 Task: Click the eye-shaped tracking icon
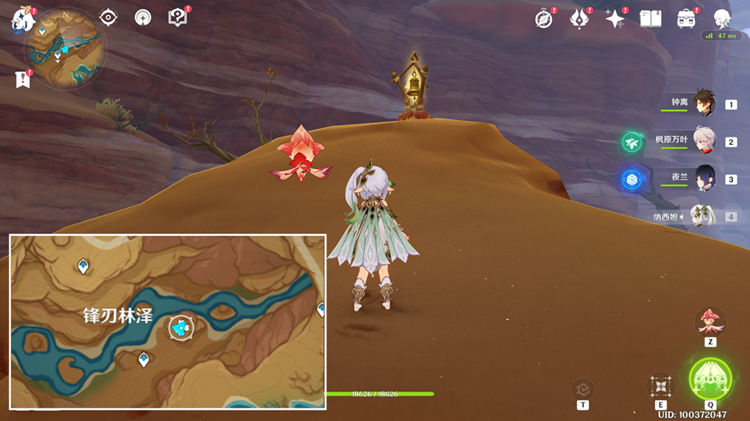pos(108,18)
